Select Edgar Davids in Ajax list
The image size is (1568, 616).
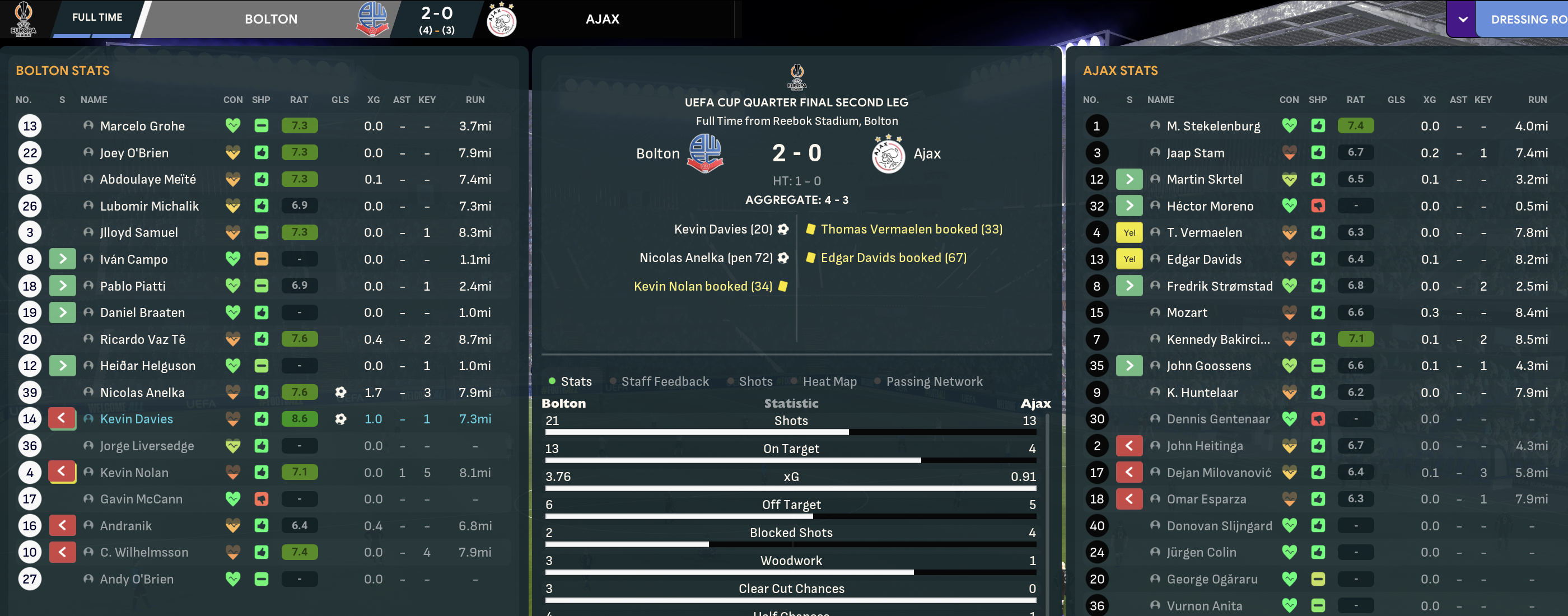pyautogui.click(x=1203, y=259)
